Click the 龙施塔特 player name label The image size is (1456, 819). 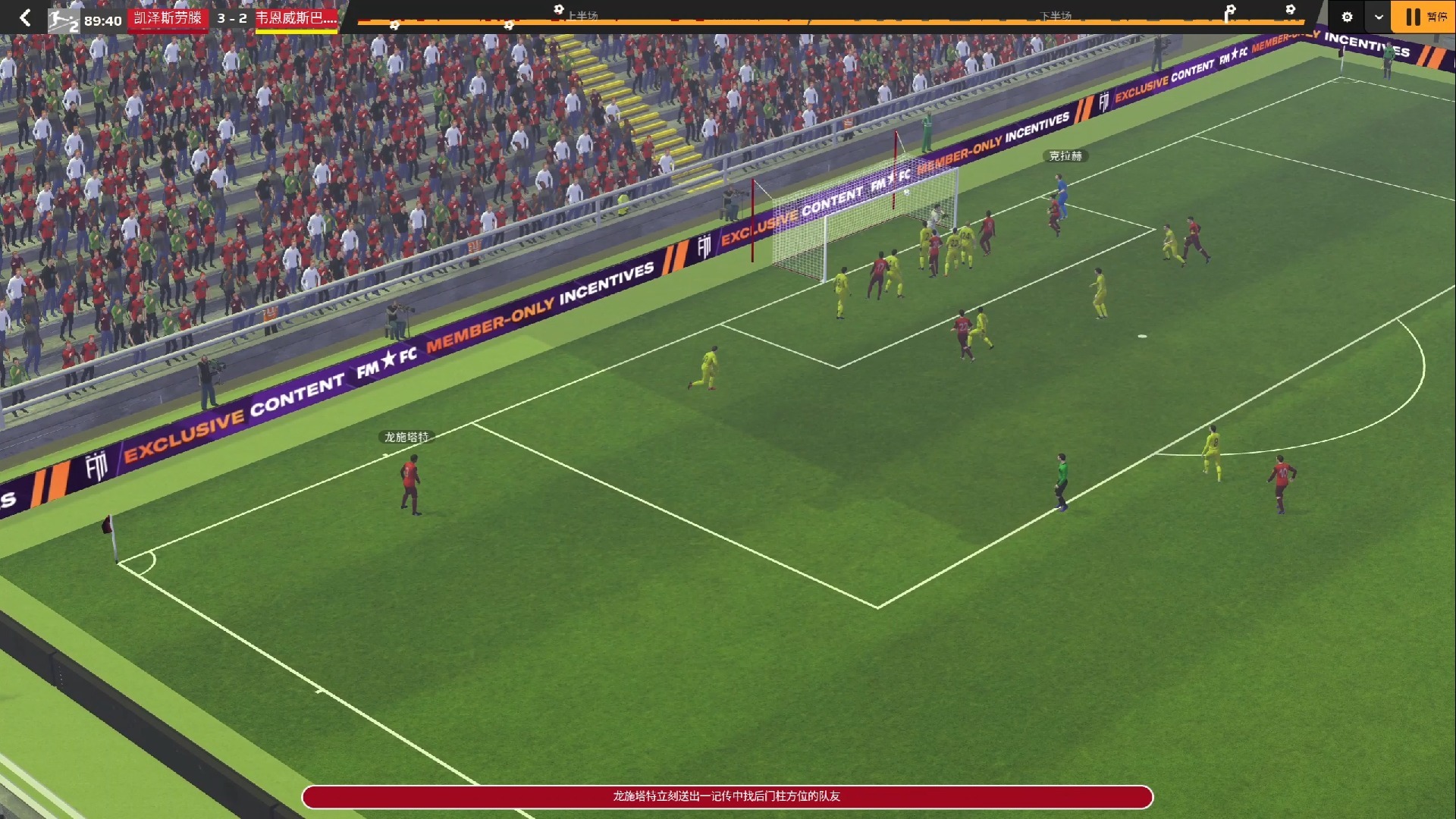tap(406, 437)
